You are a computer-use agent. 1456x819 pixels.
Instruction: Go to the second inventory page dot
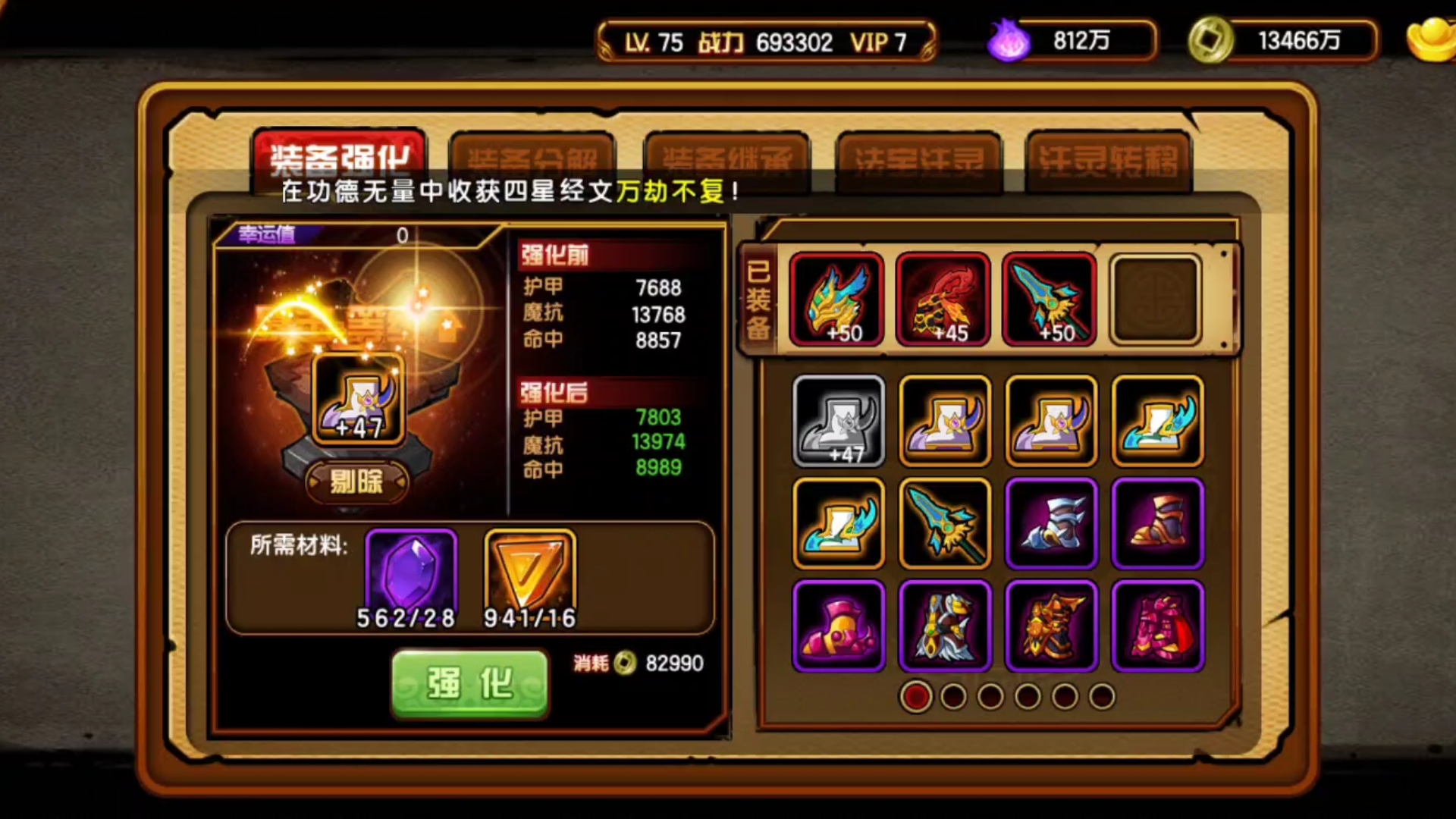point(953,696)
